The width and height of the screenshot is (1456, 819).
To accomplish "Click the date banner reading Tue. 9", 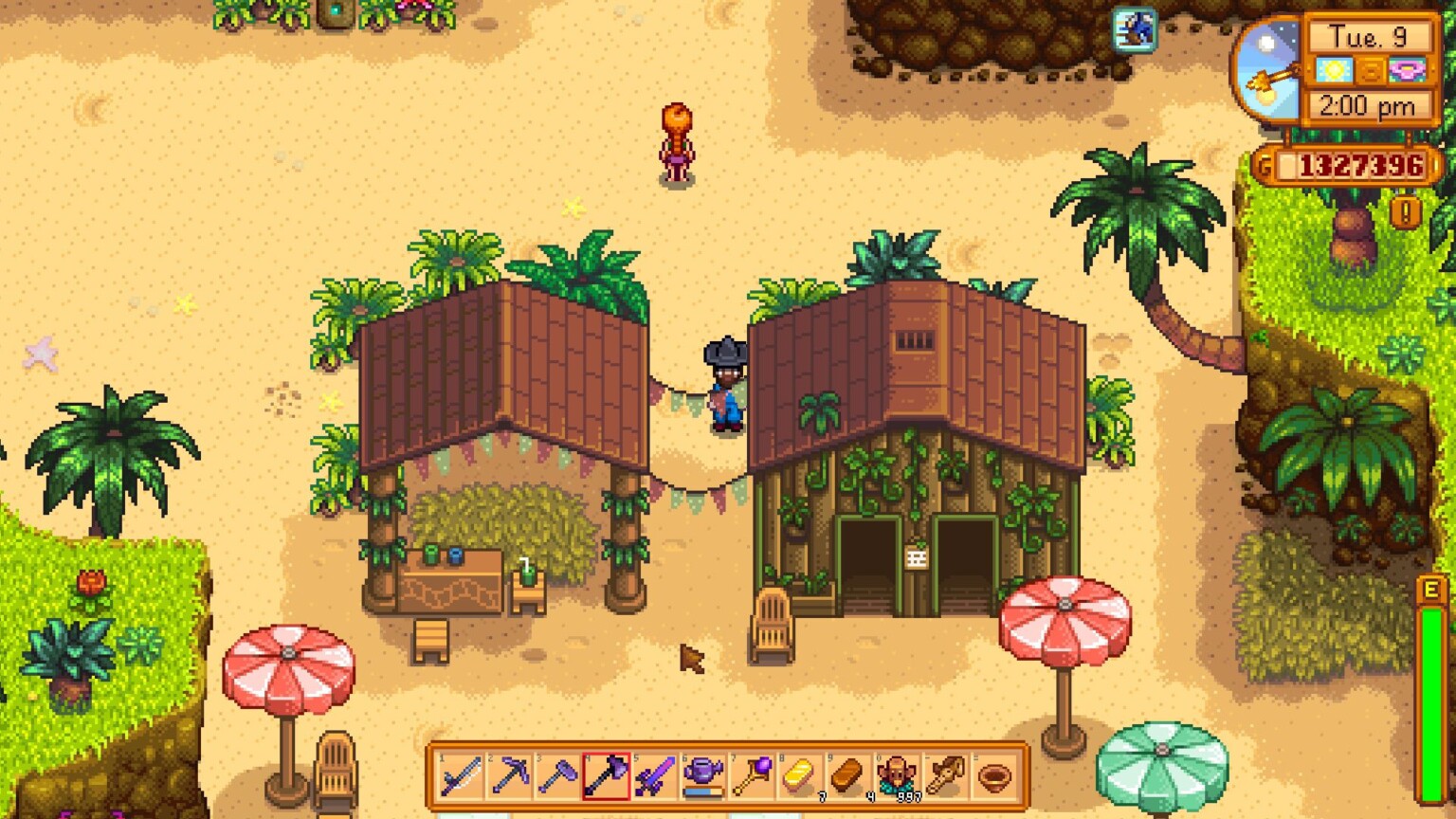I will (x=1368, y=36).
